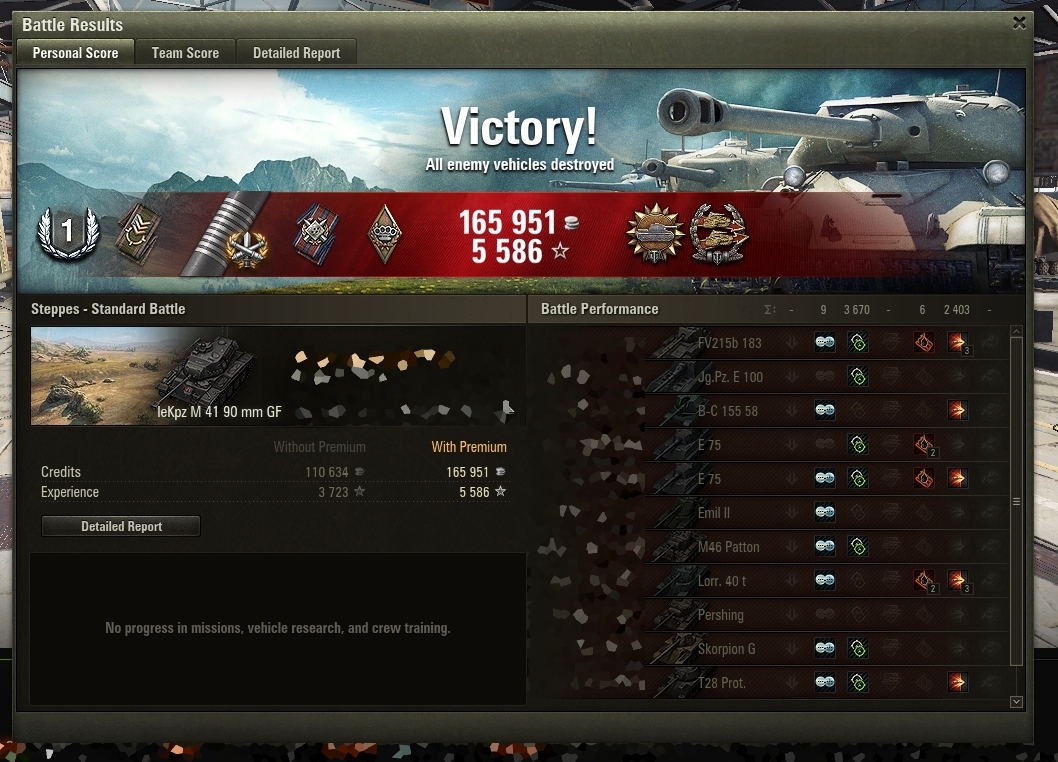The height and width of the screenshot is (762, 1058).
Task: Select the Emil II row
Action: (x=715, y=513)
